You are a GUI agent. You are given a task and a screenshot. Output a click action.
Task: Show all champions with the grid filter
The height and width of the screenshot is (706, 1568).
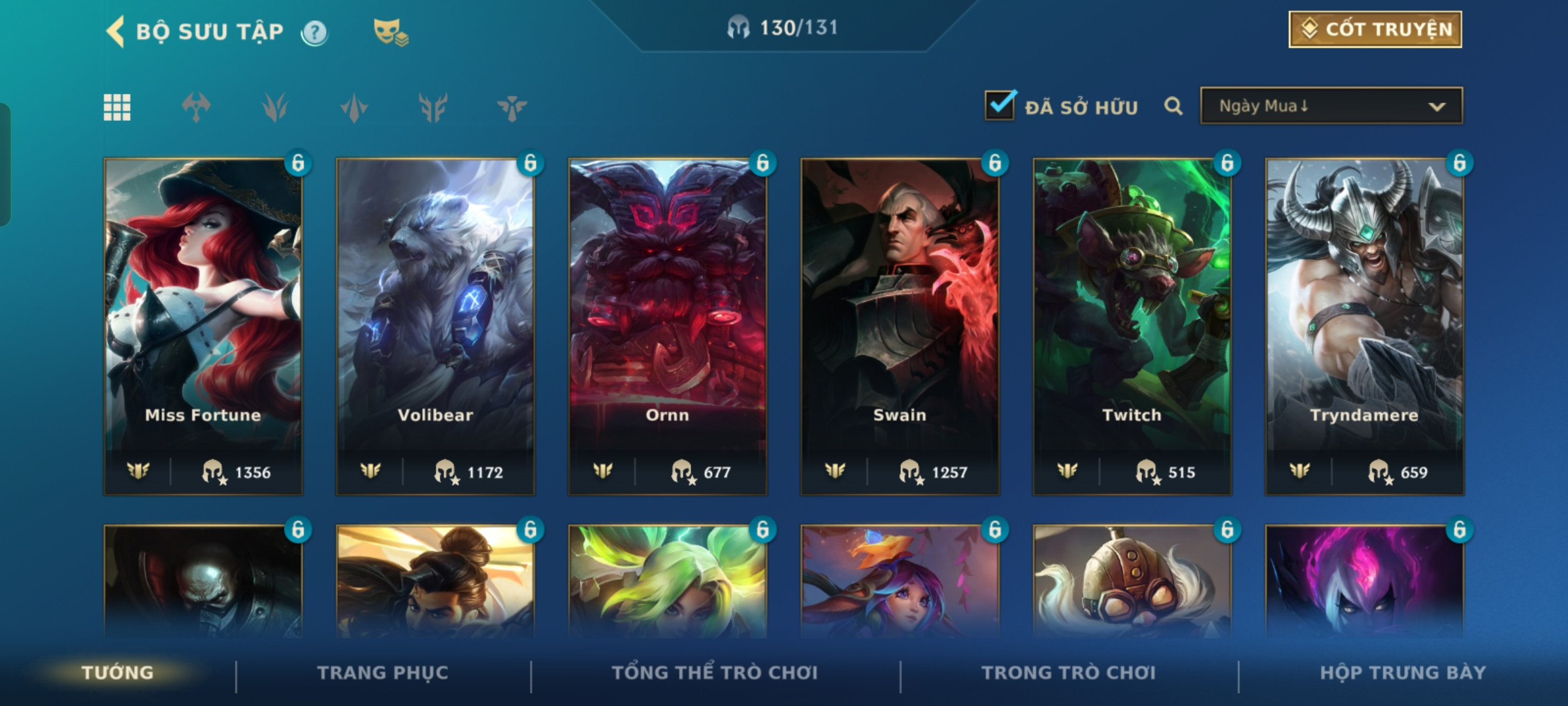(x=117, y=107)
